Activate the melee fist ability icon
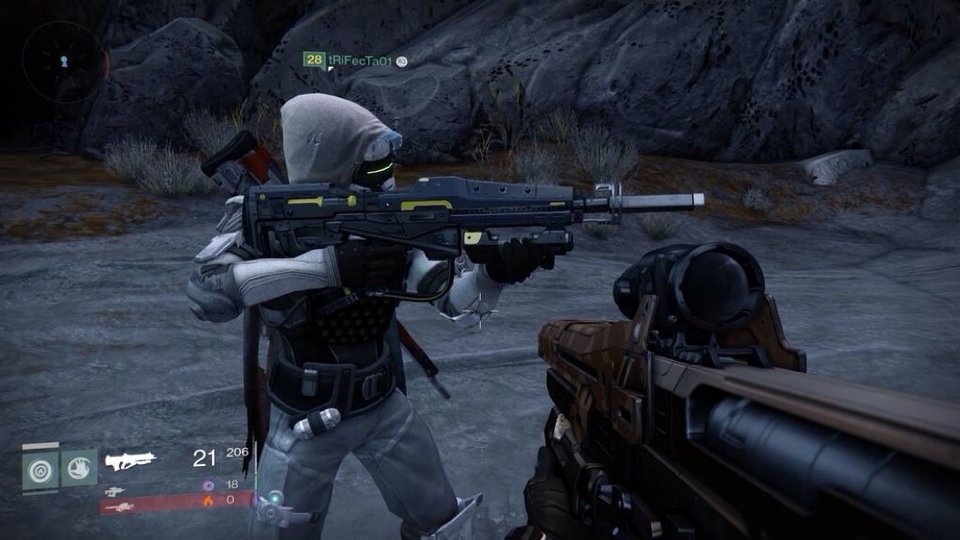This screenshot has height=540, width=960. click(79, 467)
